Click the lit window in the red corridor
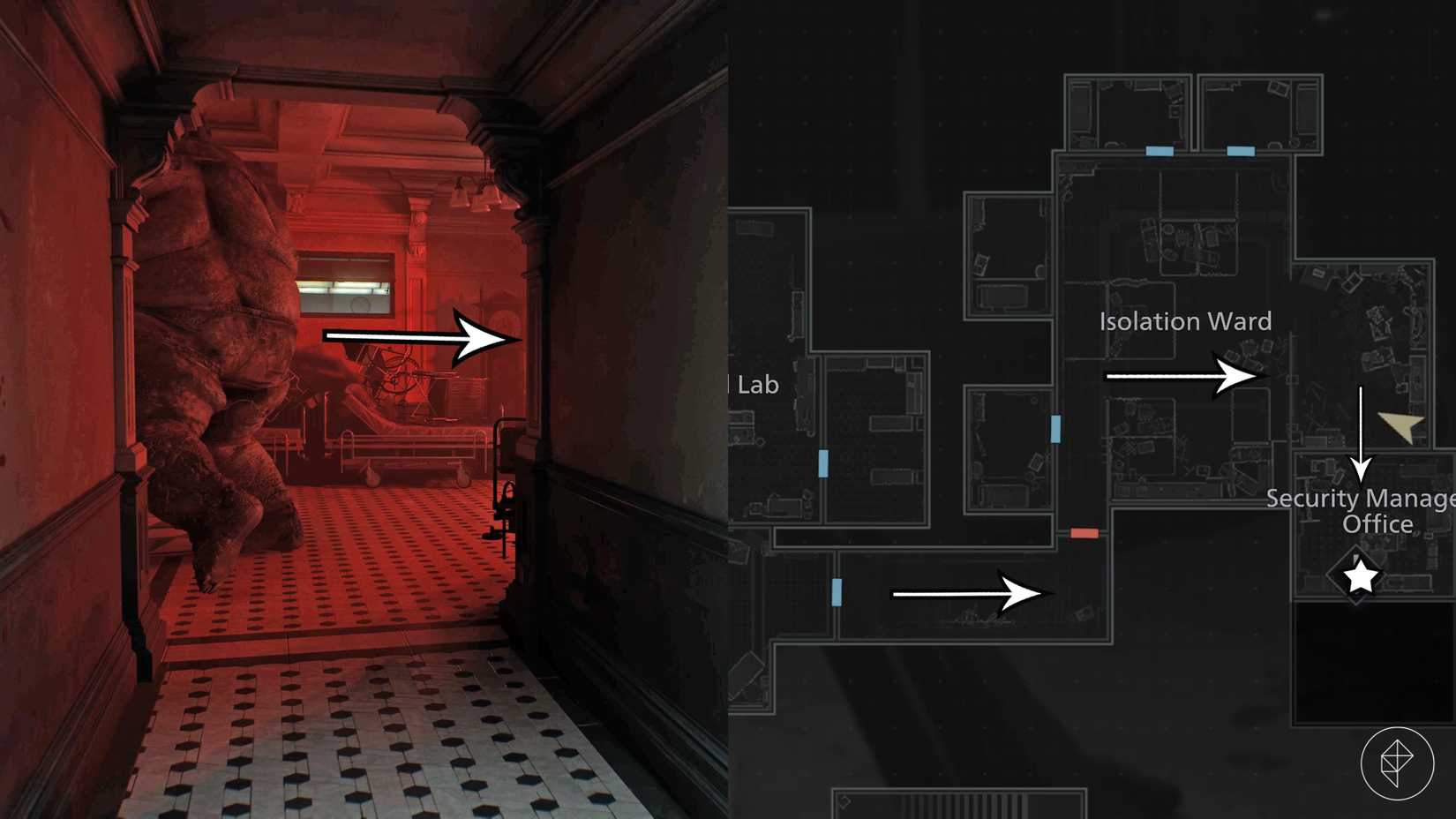The image size is (1456, 819). [344, 282]
